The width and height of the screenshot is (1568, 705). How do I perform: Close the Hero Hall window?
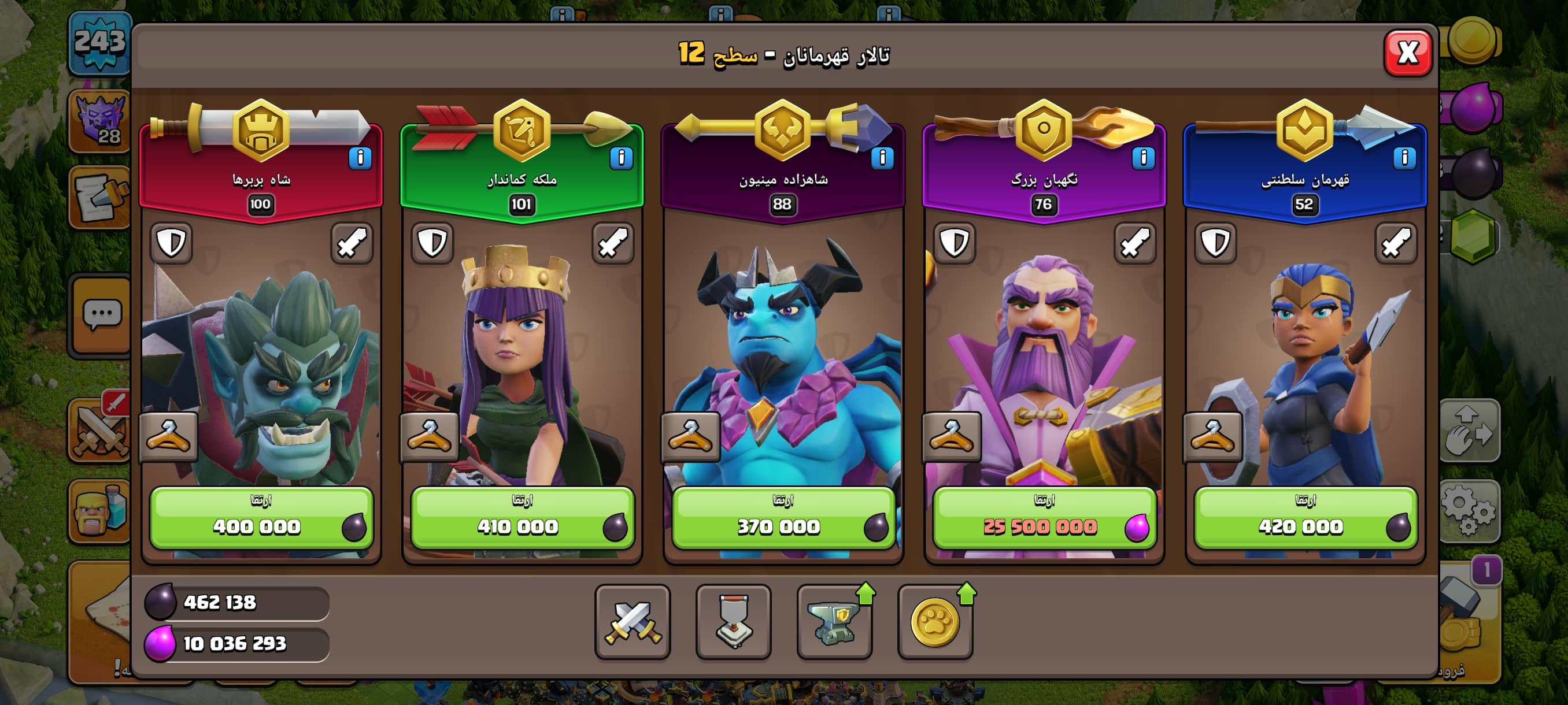[1407, 54]
